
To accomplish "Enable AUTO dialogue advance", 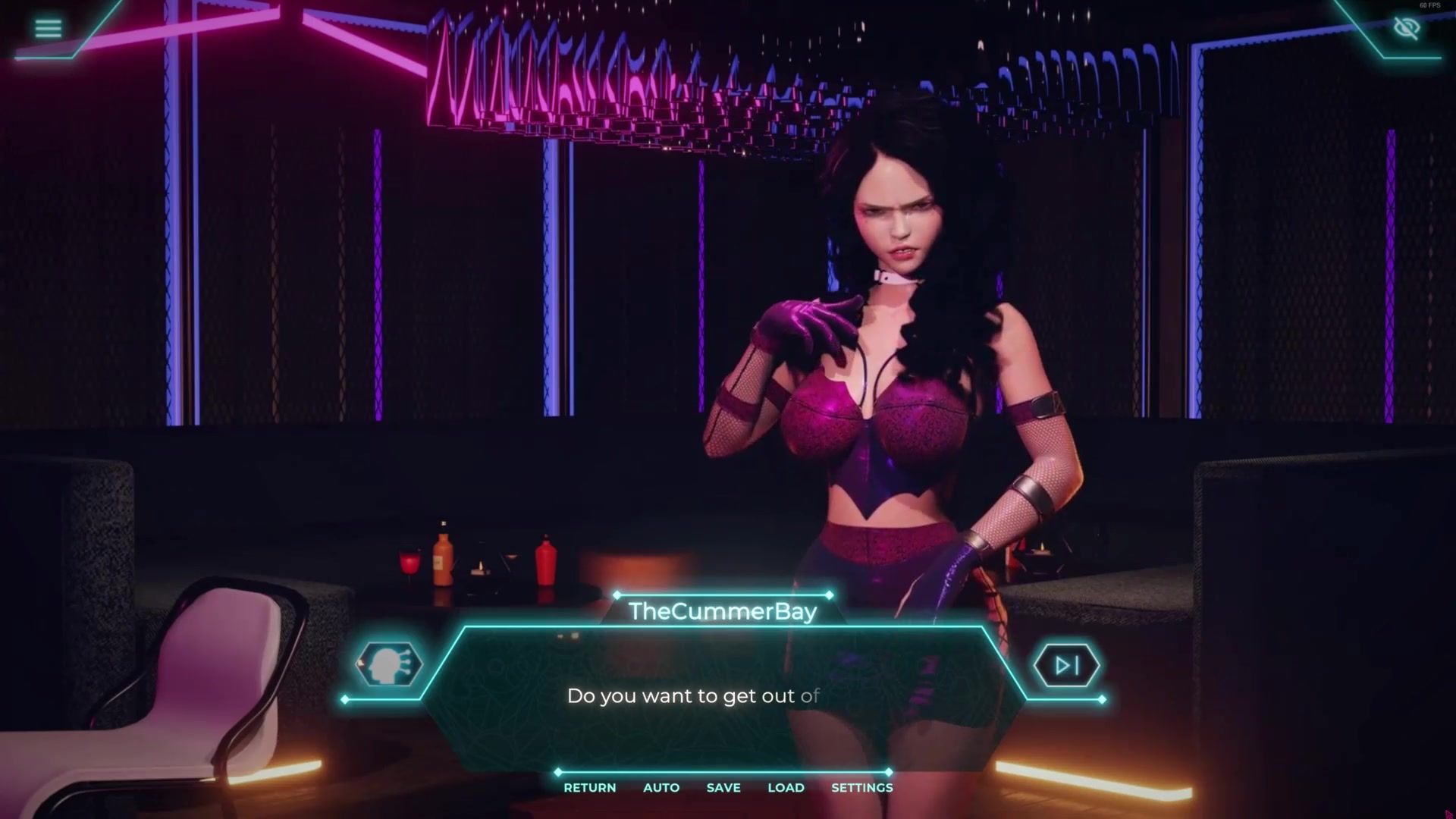I will click(661, 787).
